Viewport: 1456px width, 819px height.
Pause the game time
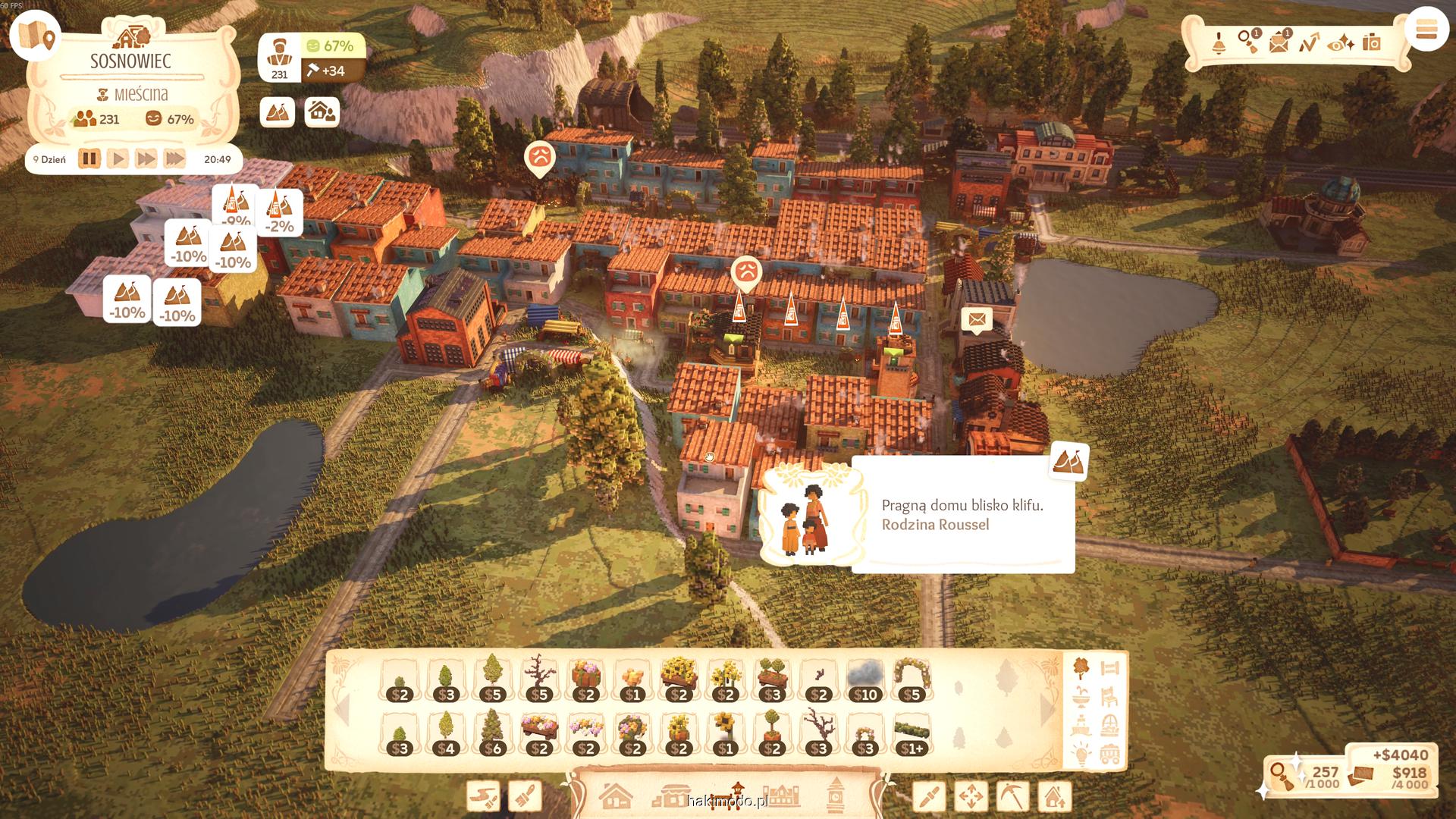point(89,159)
